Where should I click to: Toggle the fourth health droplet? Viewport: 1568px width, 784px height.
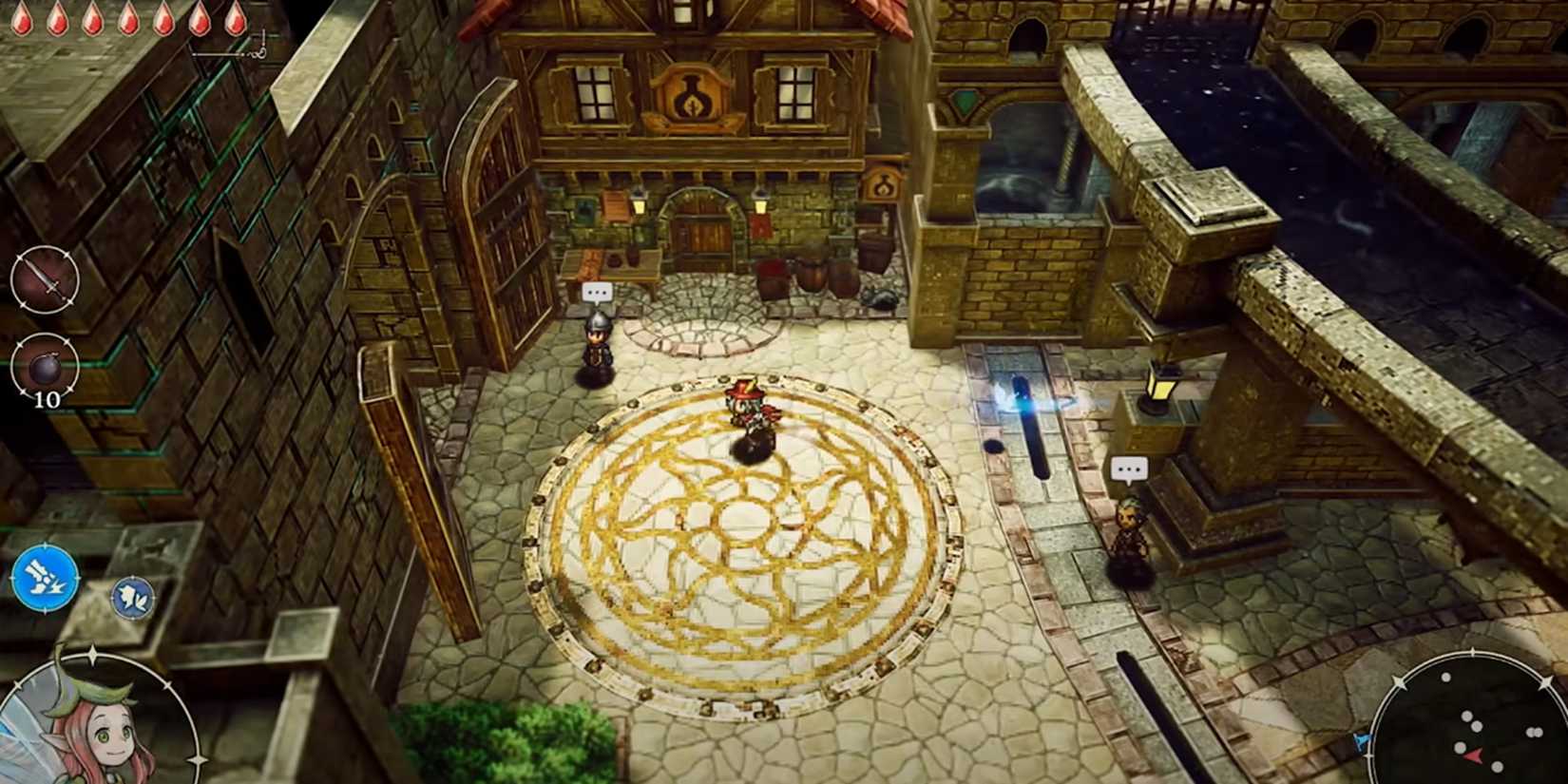[x=129, y=16]
